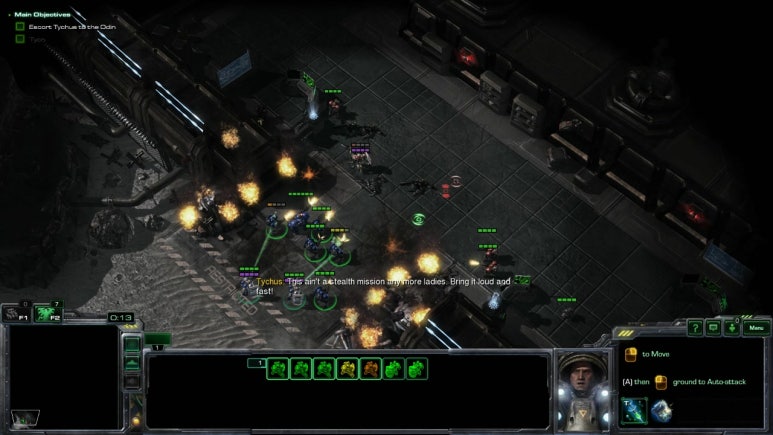Screen dimensions: 773x435
Task: Open the chat message log button
Action: click(x=713, y=328)
